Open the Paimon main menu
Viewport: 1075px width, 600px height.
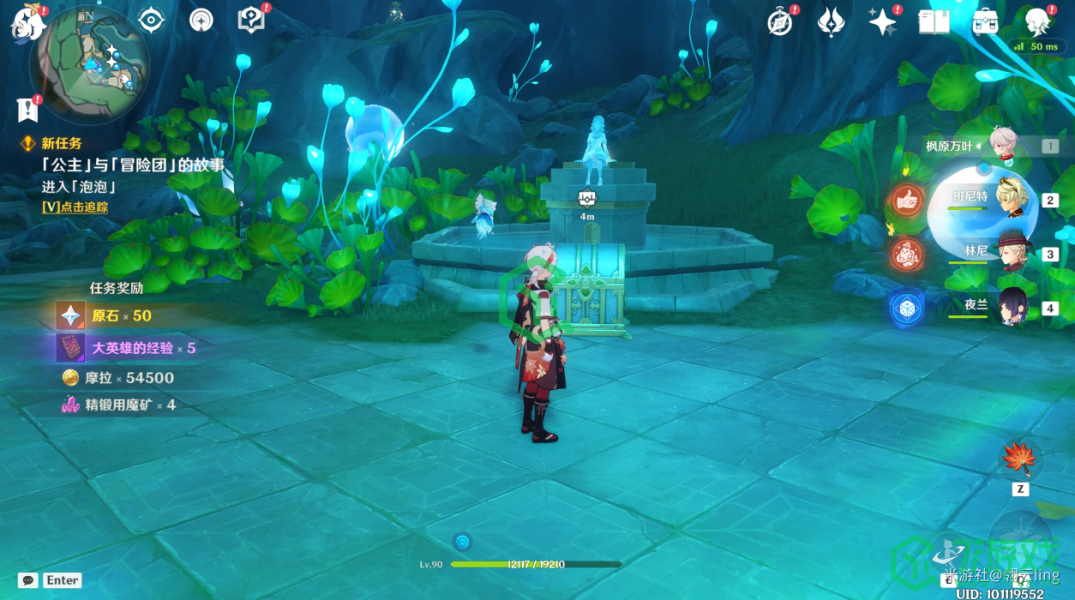25,22
